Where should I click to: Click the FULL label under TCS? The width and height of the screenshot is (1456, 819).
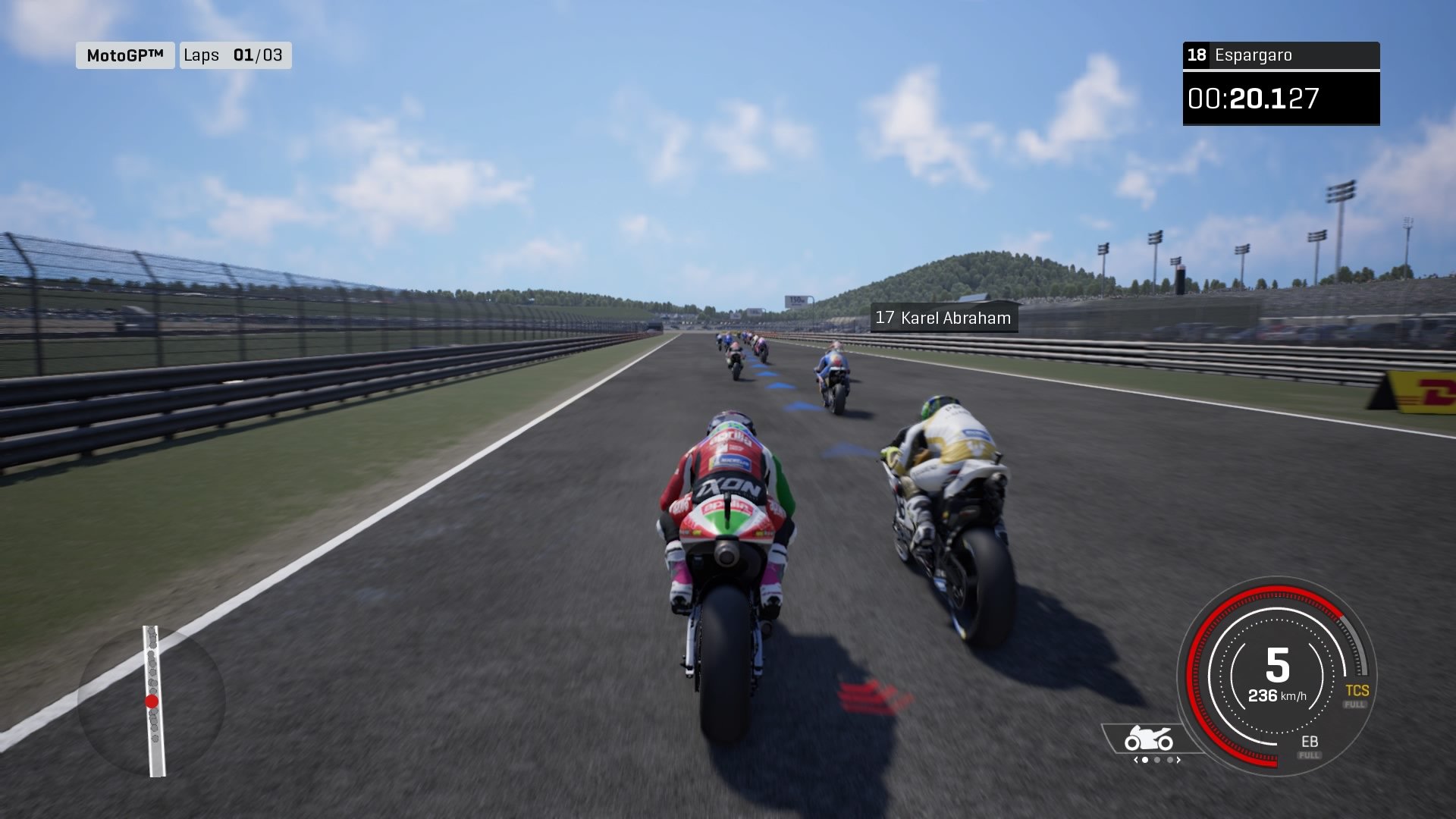click(x=1354, y=704)
